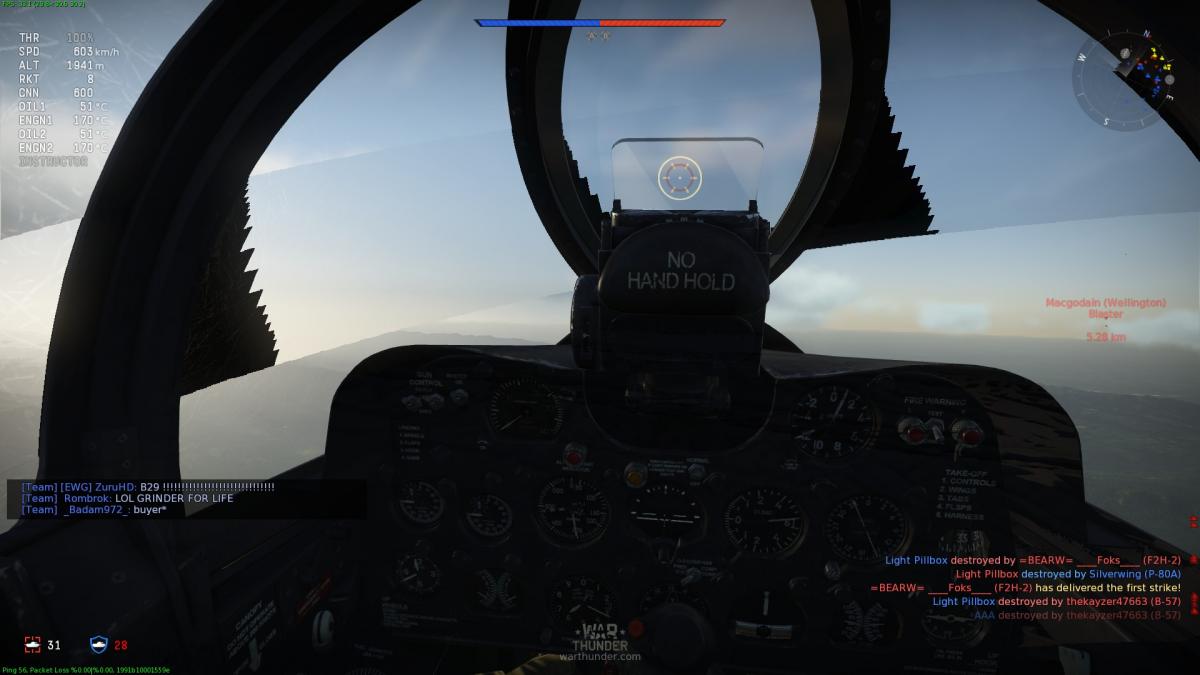Click the first strike notification by Foks
This screenshot has width=1200, height=675.
pos(1026,588)
